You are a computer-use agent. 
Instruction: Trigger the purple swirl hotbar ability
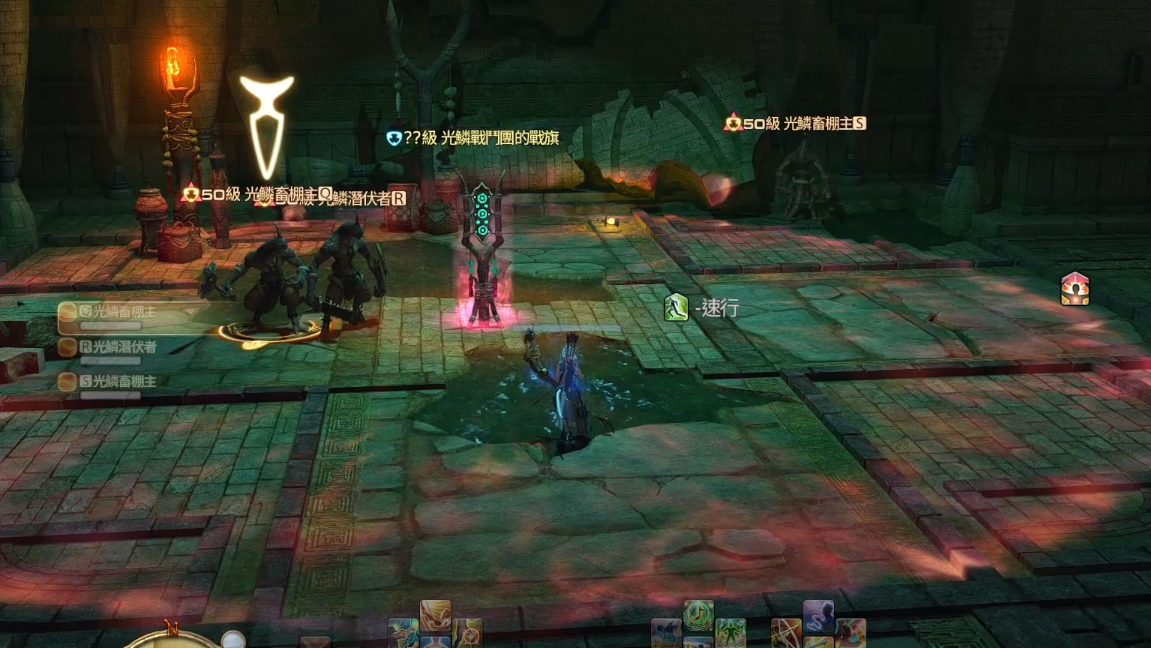(x=818, y=616)
